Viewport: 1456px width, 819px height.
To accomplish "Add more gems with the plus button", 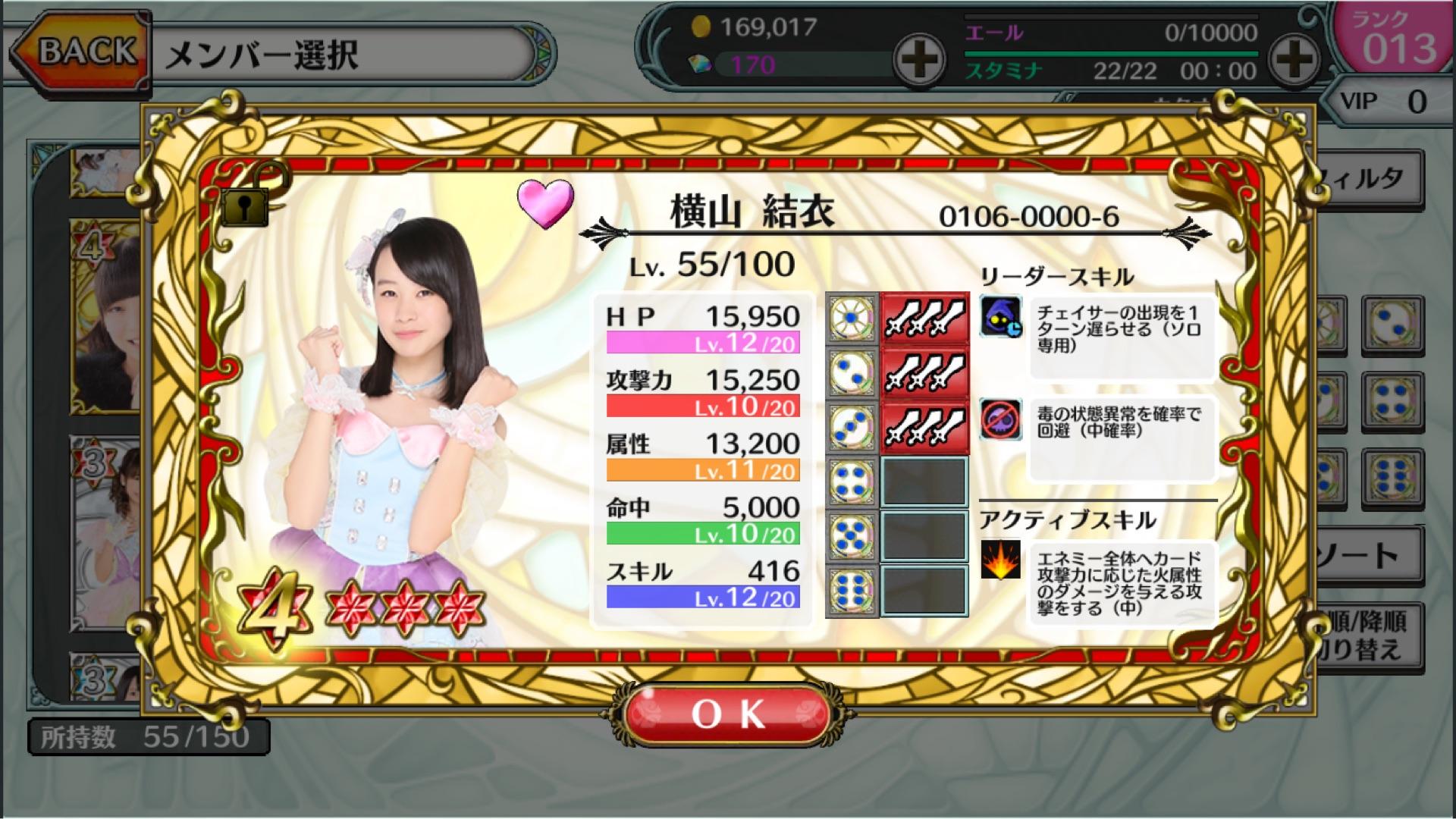I will (x=918, y=59).
